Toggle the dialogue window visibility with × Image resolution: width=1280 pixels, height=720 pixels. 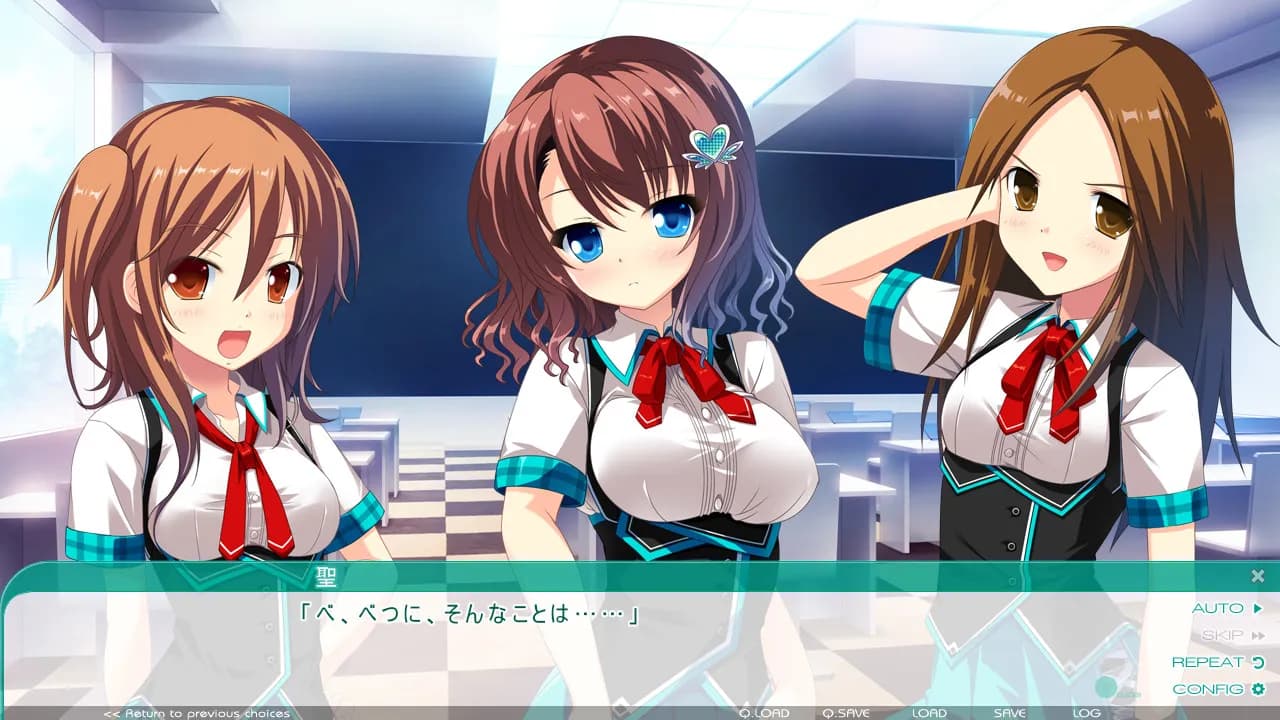(x=1256, y=576)
